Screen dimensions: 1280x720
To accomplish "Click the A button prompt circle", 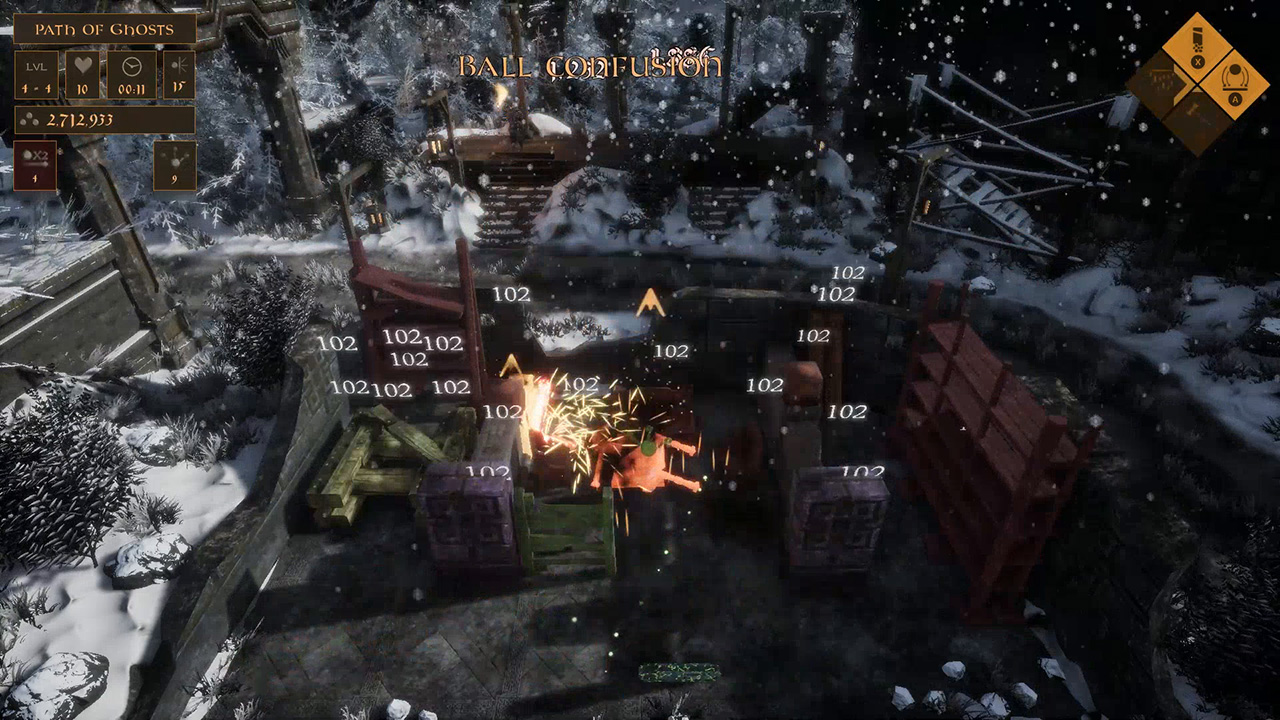I will pos(1235,98).
